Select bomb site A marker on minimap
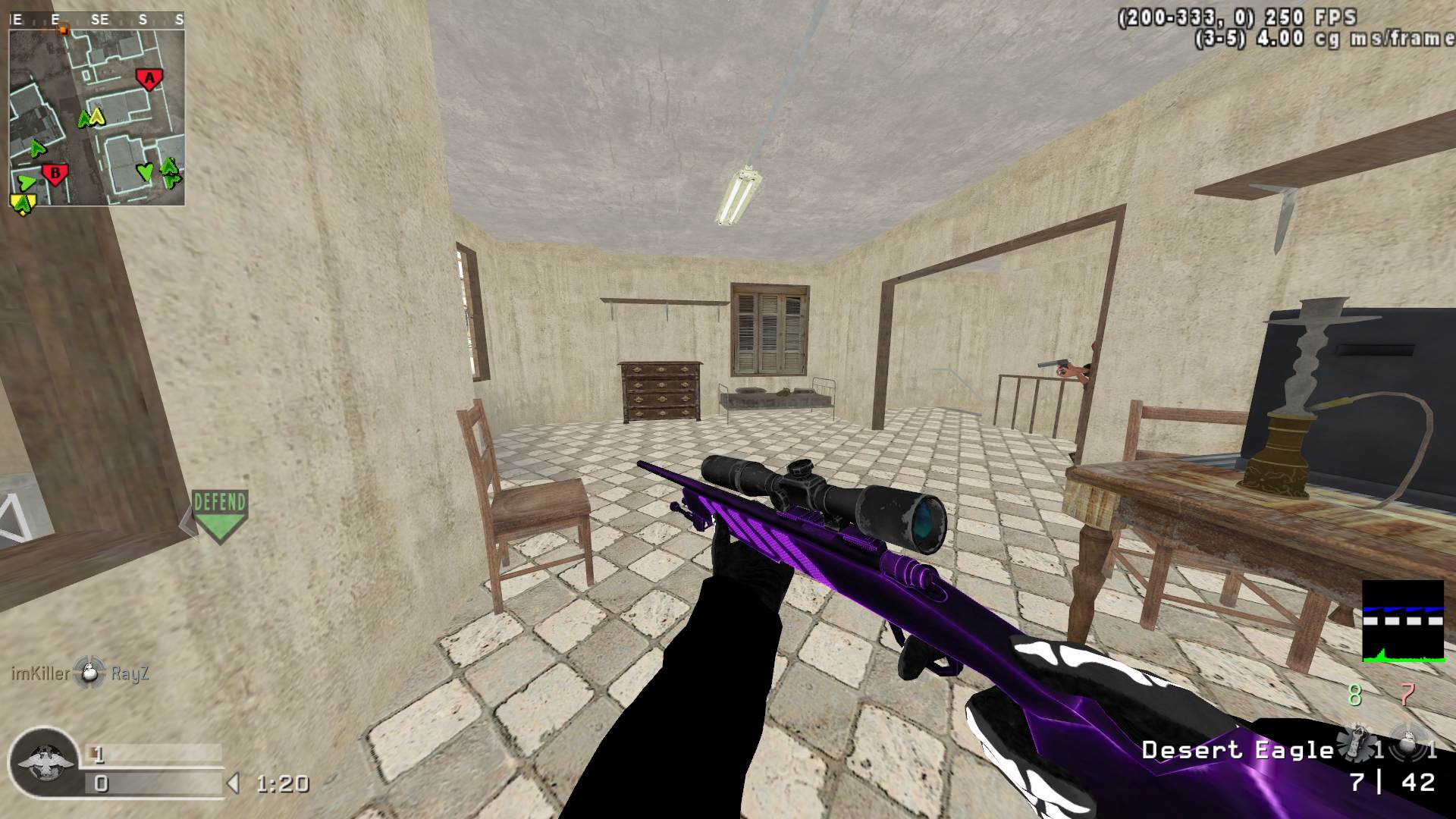Viewport: 1456px width, 819px height. point(149,78)
